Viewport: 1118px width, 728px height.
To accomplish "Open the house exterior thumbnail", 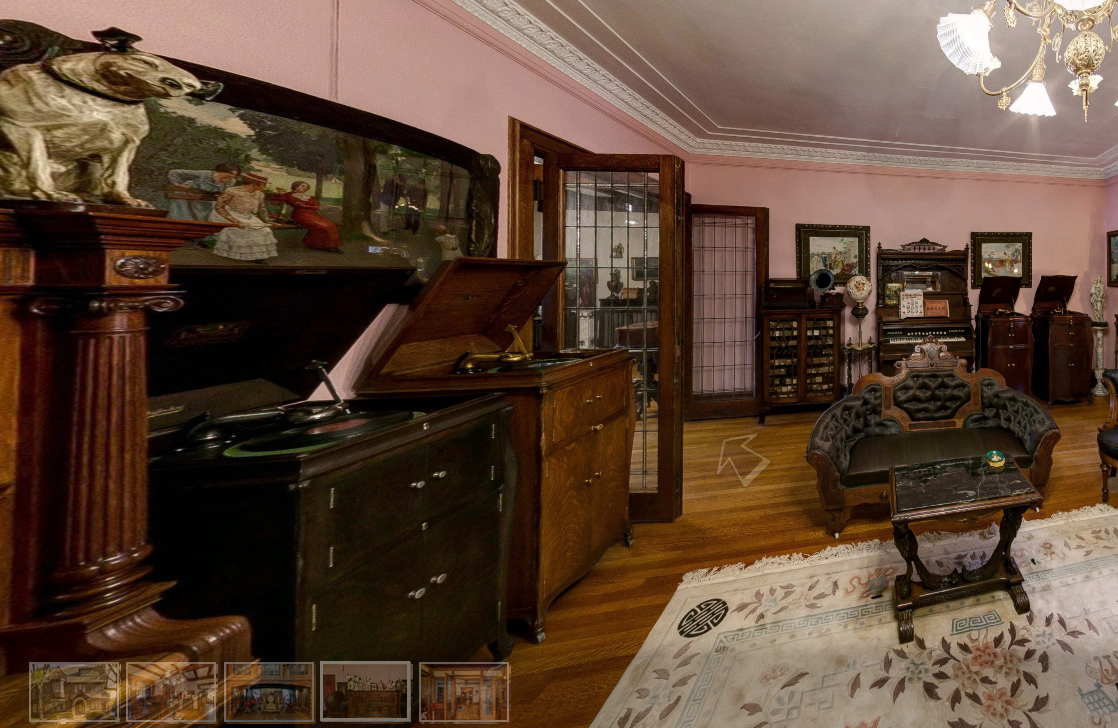I will (x=75, y=692).
